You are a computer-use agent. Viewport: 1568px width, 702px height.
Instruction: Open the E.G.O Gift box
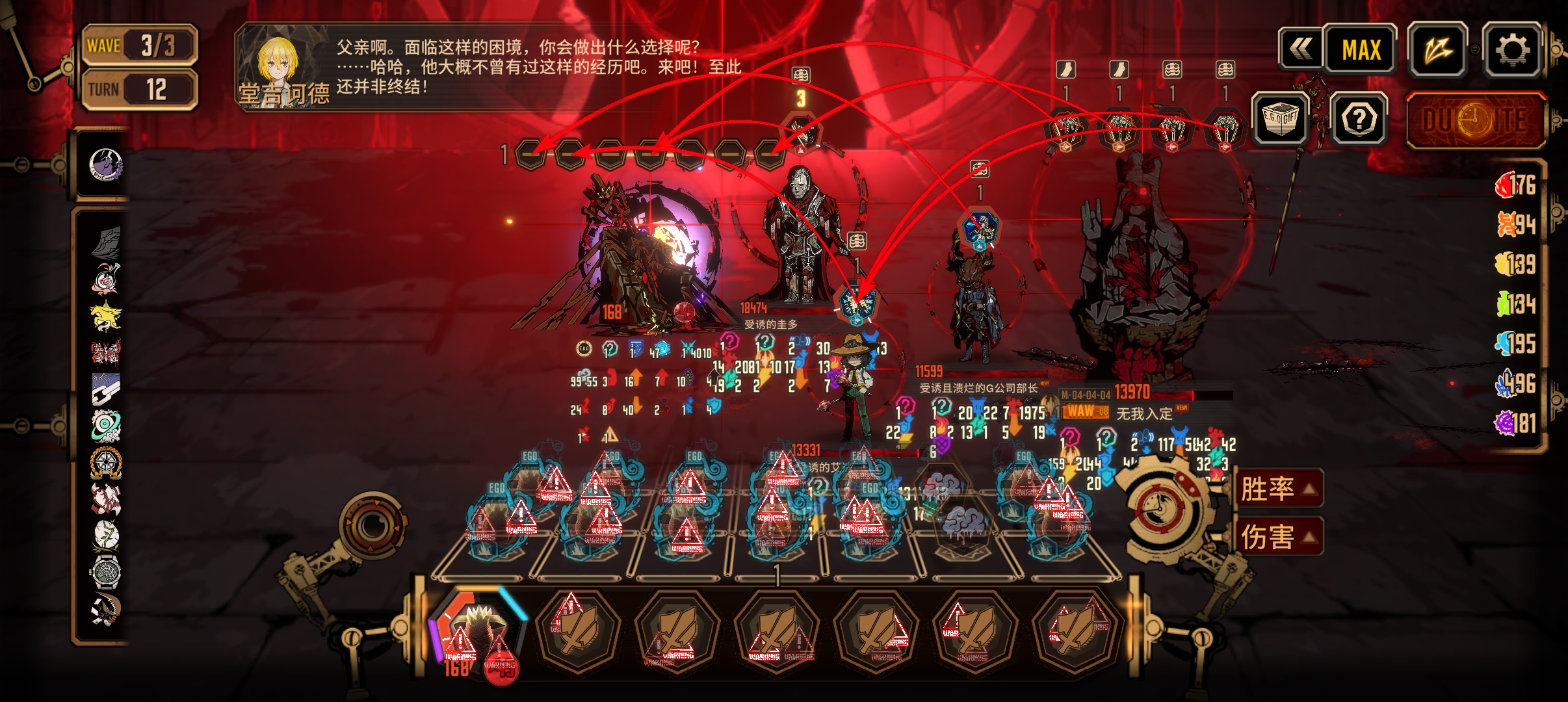coord(1279,118)
